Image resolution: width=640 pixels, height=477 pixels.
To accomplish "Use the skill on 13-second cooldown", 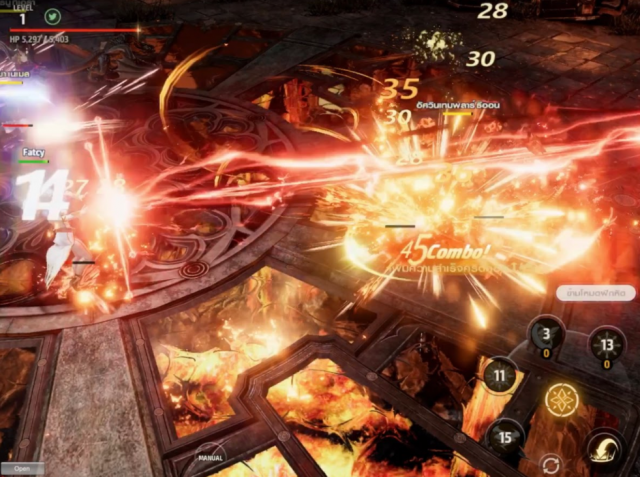I will pyautogui.click(x=606, y=345).
